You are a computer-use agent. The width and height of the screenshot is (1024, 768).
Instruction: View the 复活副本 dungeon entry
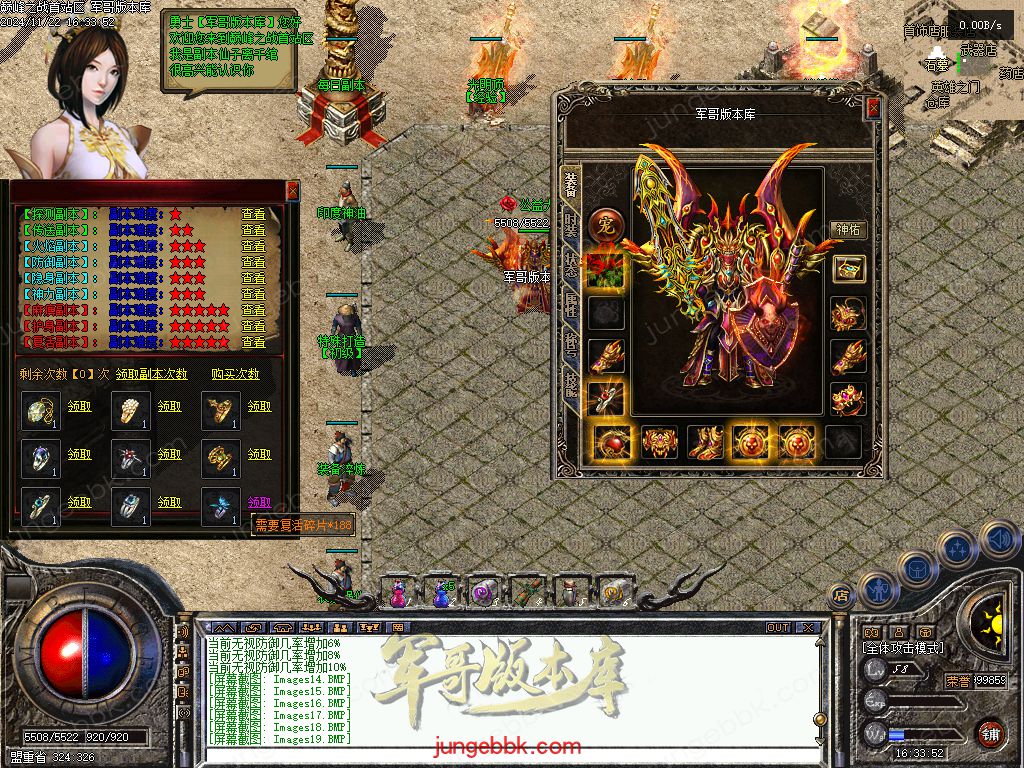pos(253,342)
